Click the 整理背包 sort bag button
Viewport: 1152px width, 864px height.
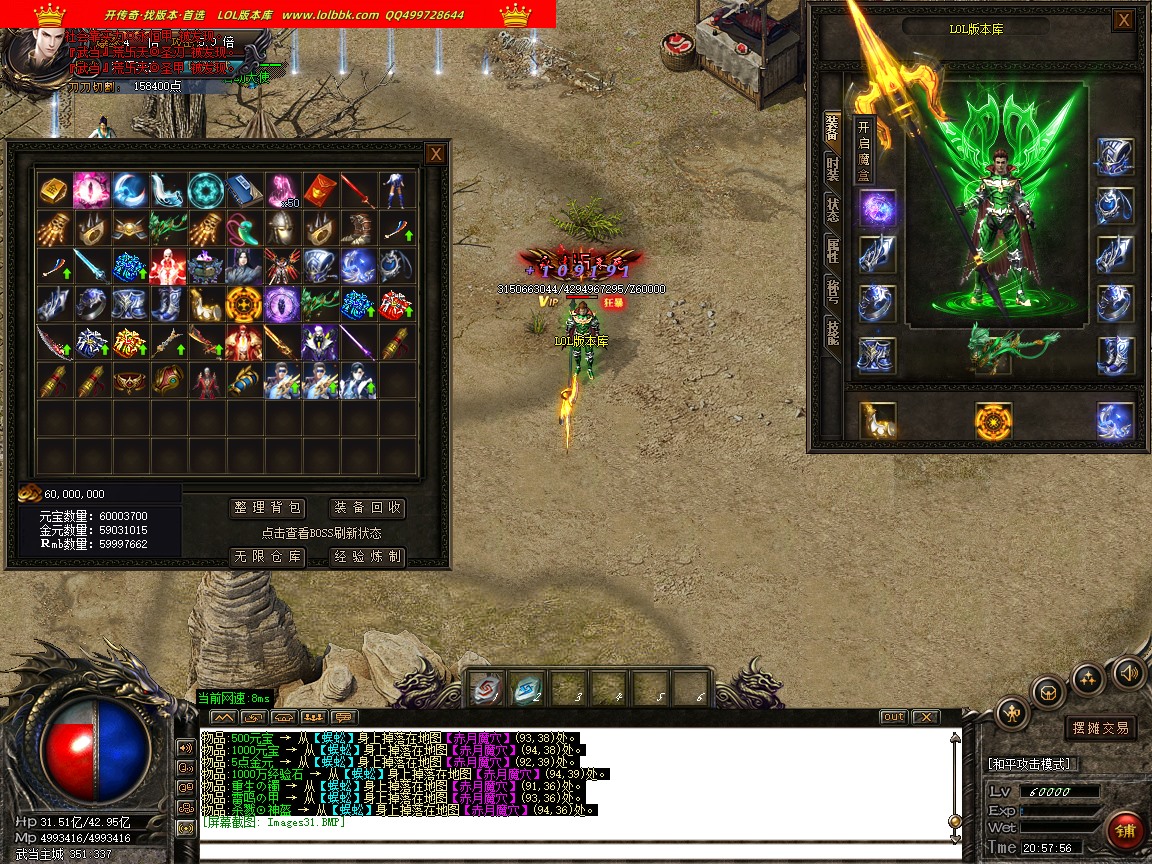coord(267,508)
